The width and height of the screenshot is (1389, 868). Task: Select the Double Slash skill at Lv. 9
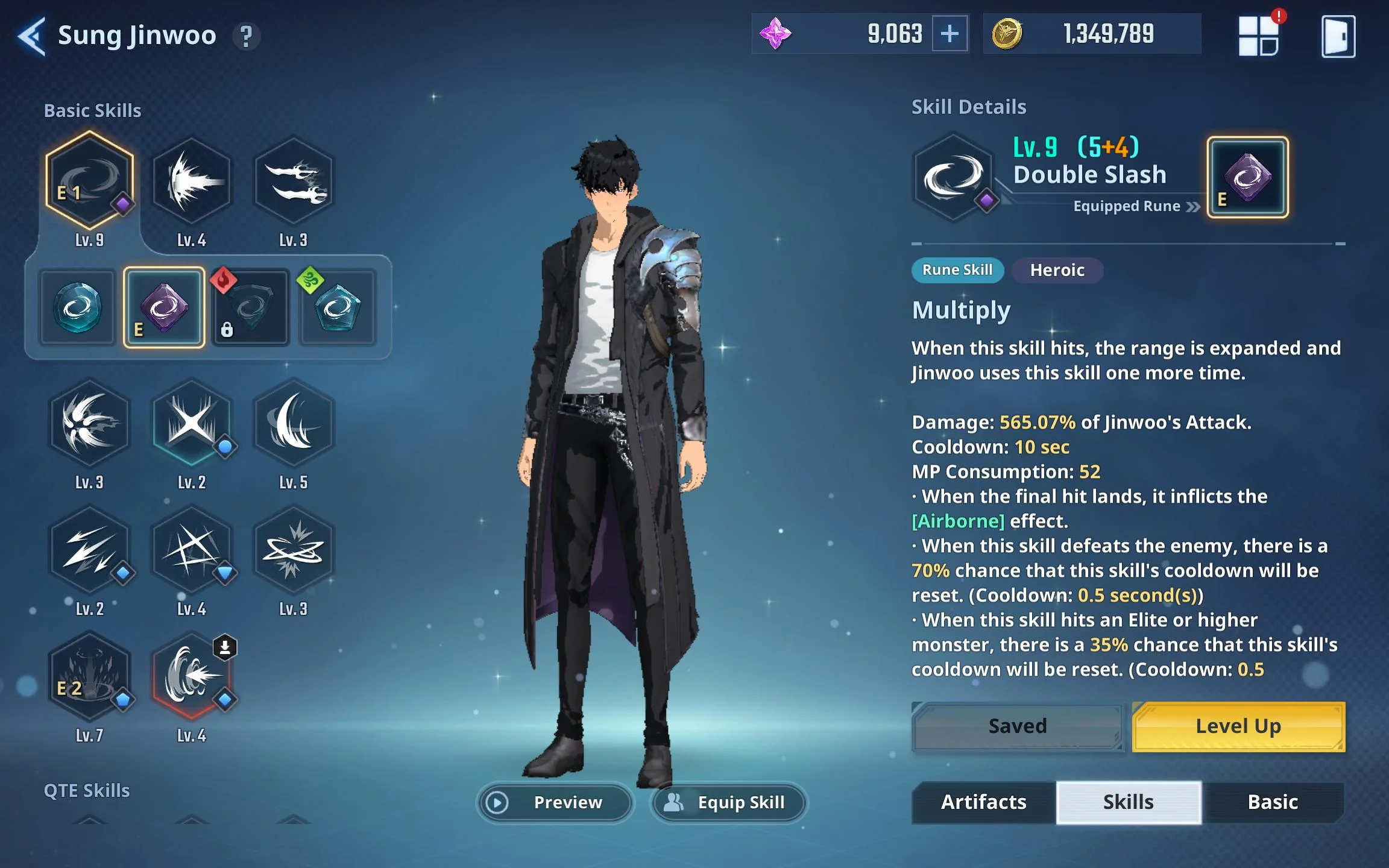coord(89,181)
